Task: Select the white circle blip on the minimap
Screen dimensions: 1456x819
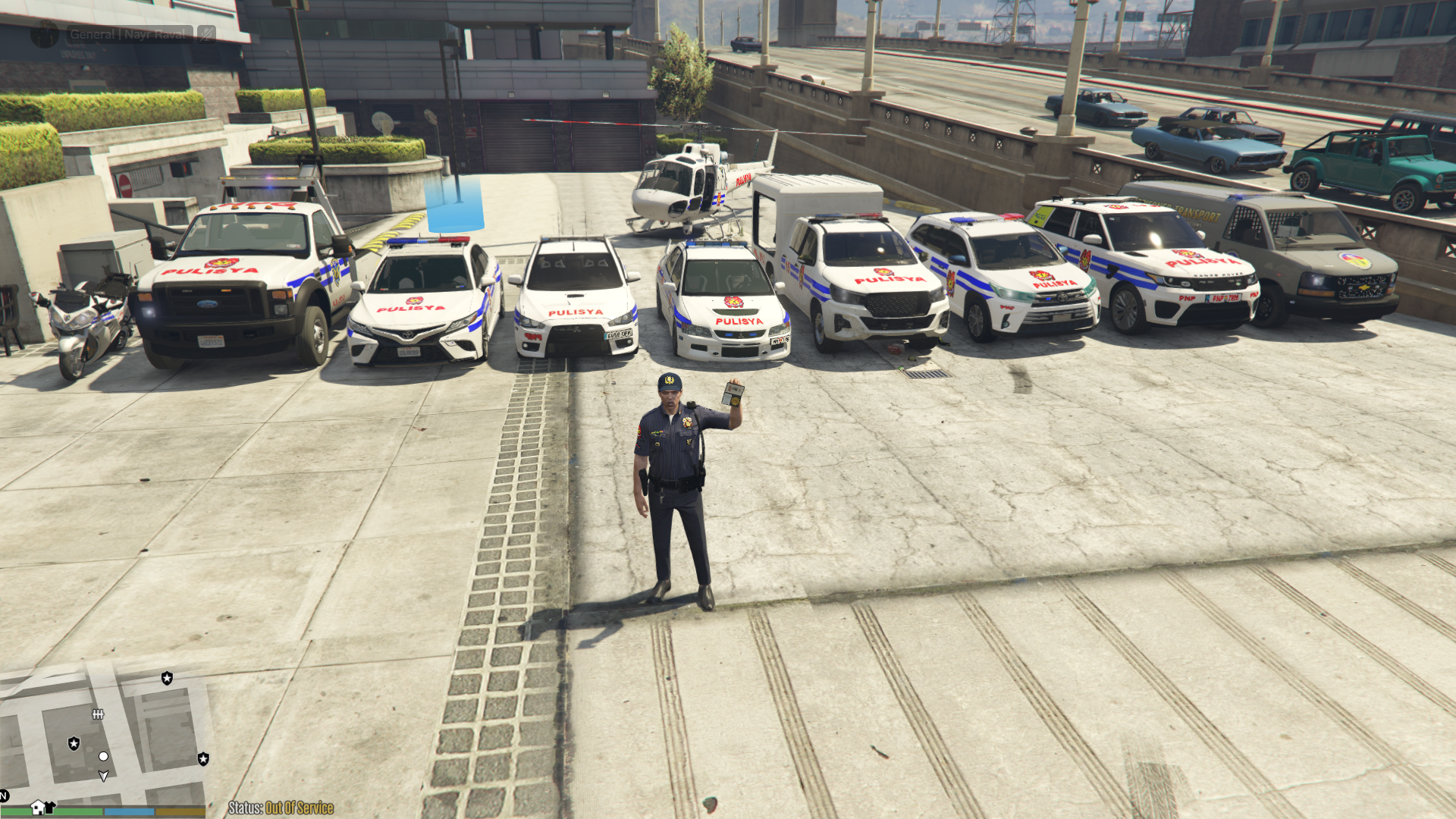Action: point(103,756)
